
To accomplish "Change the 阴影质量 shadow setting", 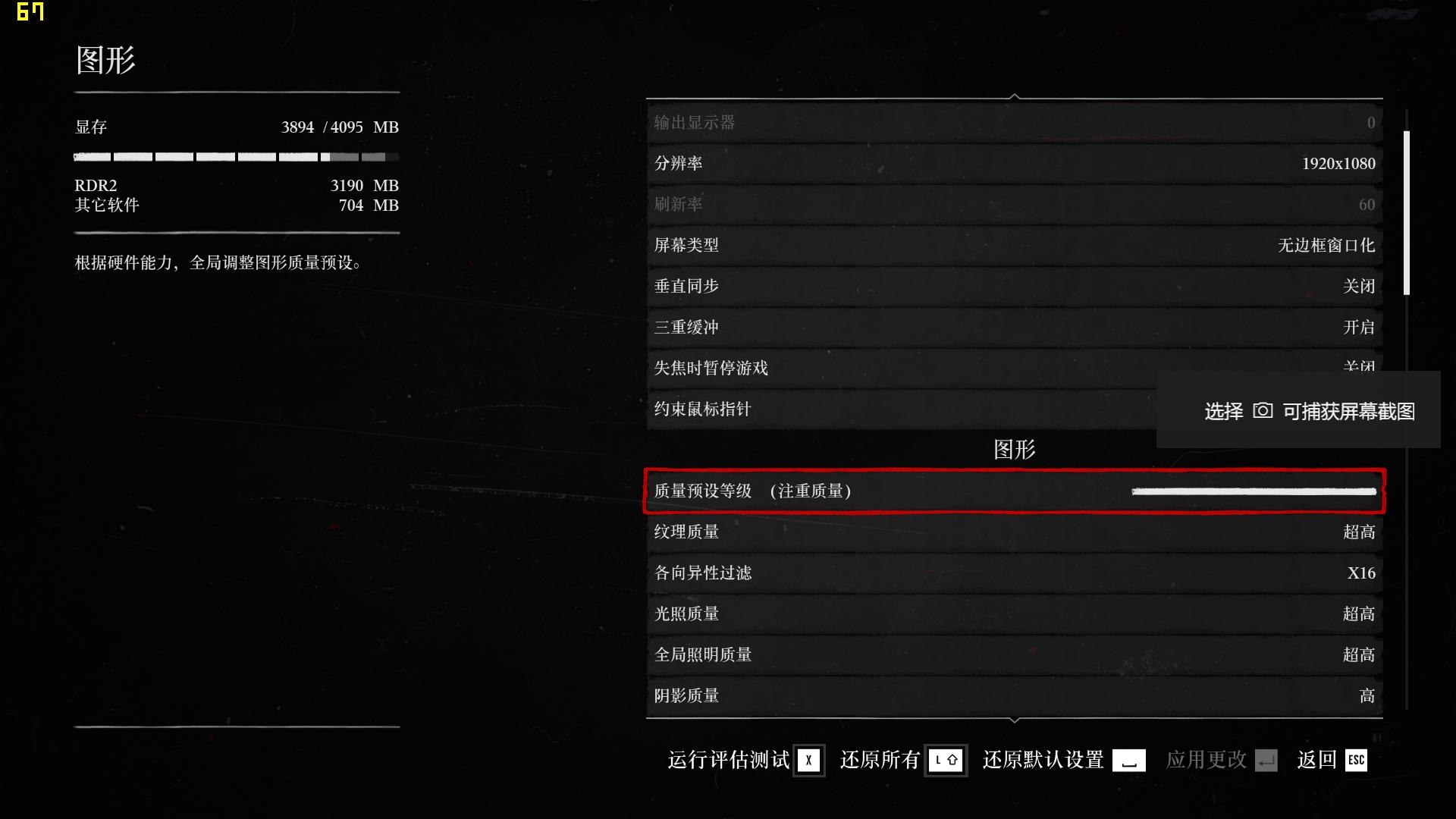I will tap(1015, 695).
